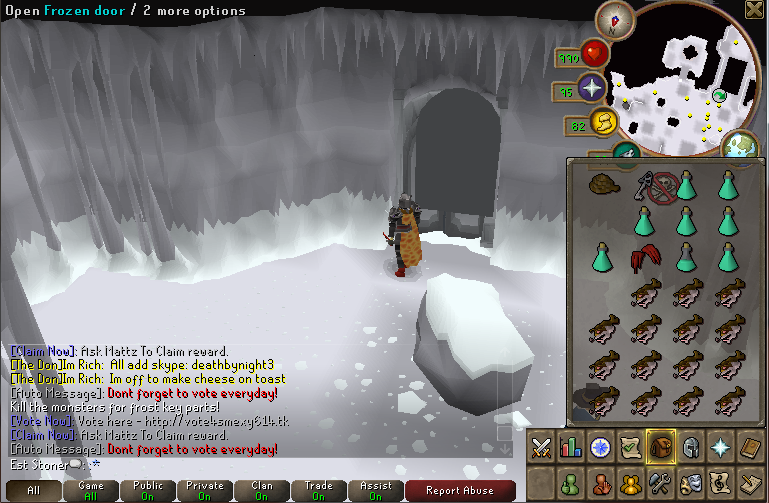This screenshot has width=769, height=503.
Task: Open the Combat Styles tab
Action: (x=542, y=446)
